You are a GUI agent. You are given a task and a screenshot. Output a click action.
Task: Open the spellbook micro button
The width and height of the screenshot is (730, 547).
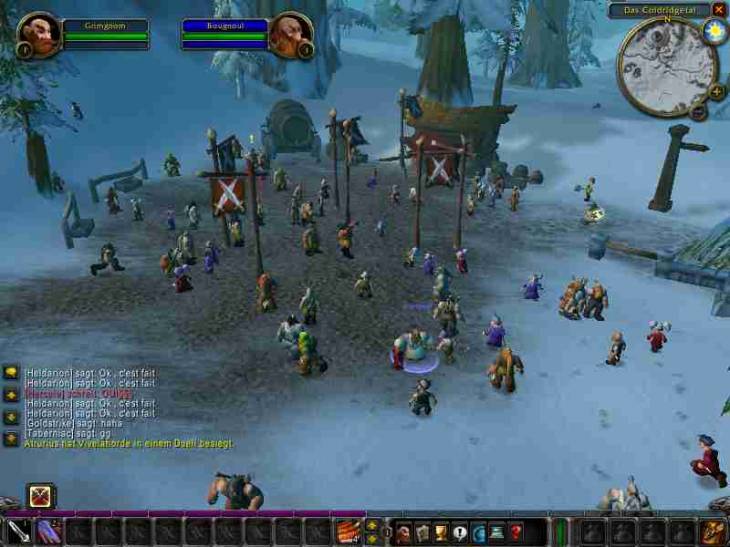click(x=423, y=532)
